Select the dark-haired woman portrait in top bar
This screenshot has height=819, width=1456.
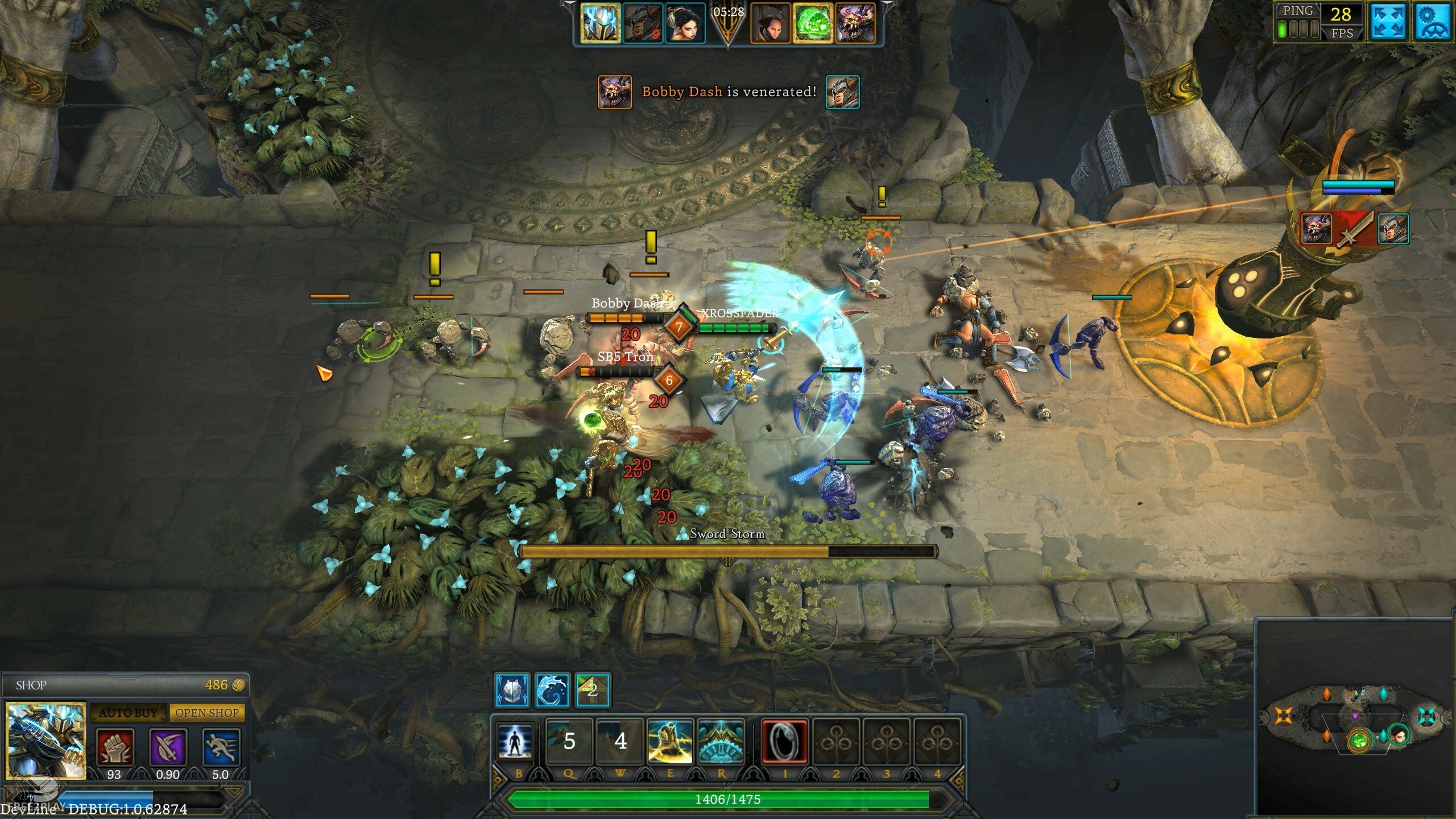pyautogui.click(x=685, y=23)
